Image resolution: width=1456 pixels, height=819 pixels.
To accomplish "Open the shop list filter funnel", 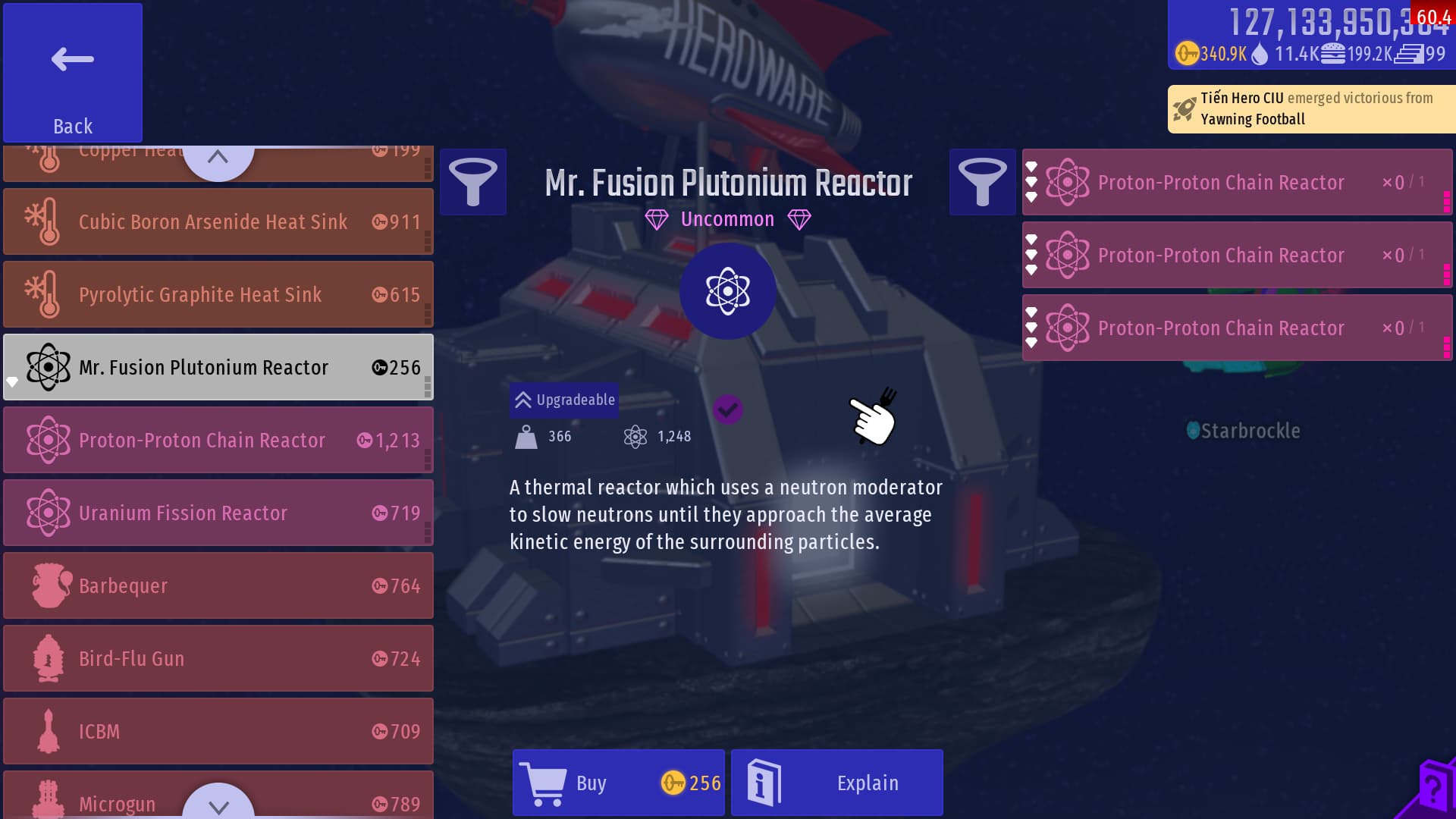I will [x=473, y=182].
